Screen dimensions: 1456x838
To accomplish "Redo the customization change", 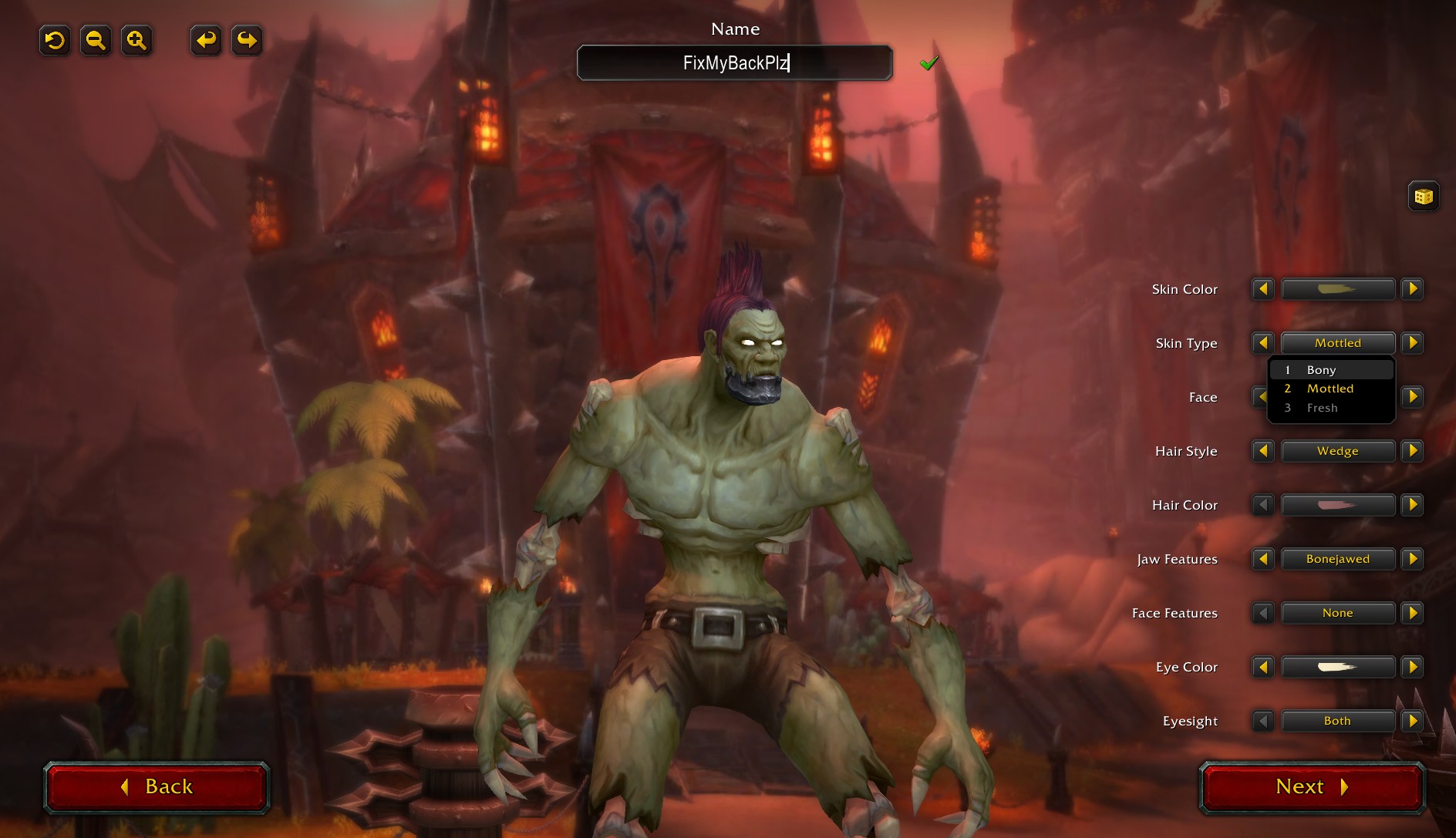I will coord(246,40).
